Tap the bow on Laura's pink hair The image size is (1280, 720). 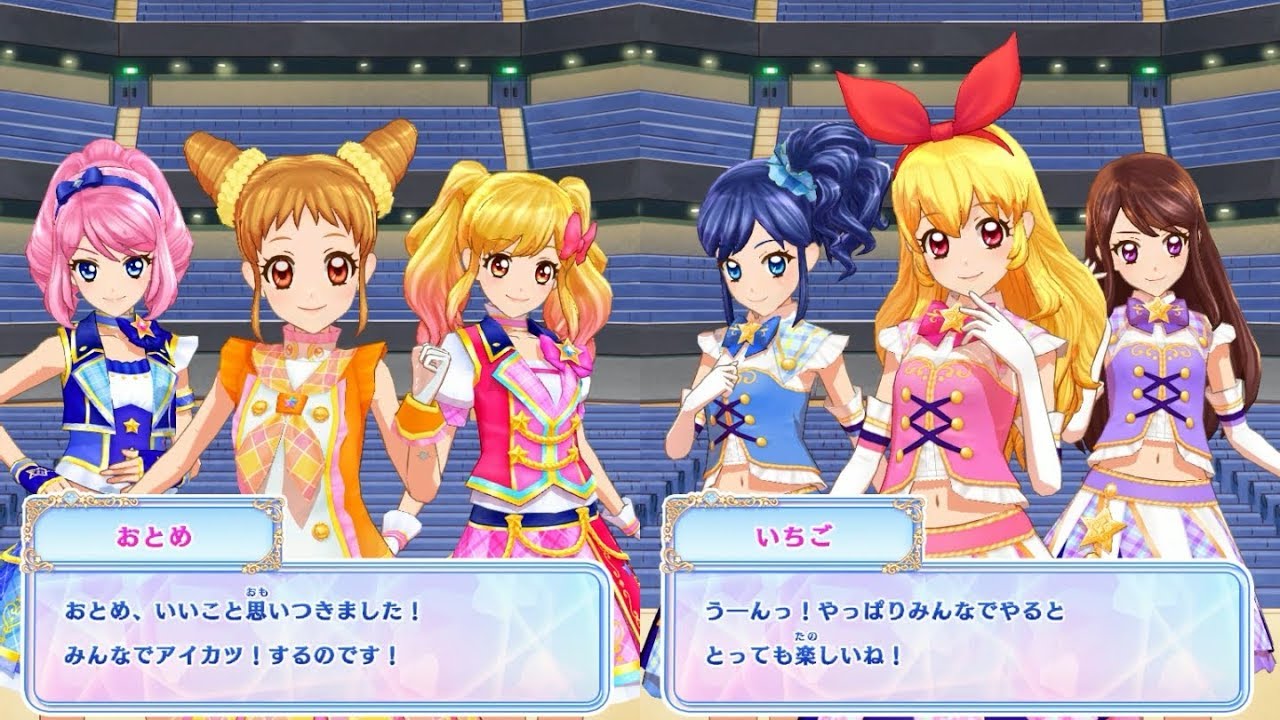[75, 185]
